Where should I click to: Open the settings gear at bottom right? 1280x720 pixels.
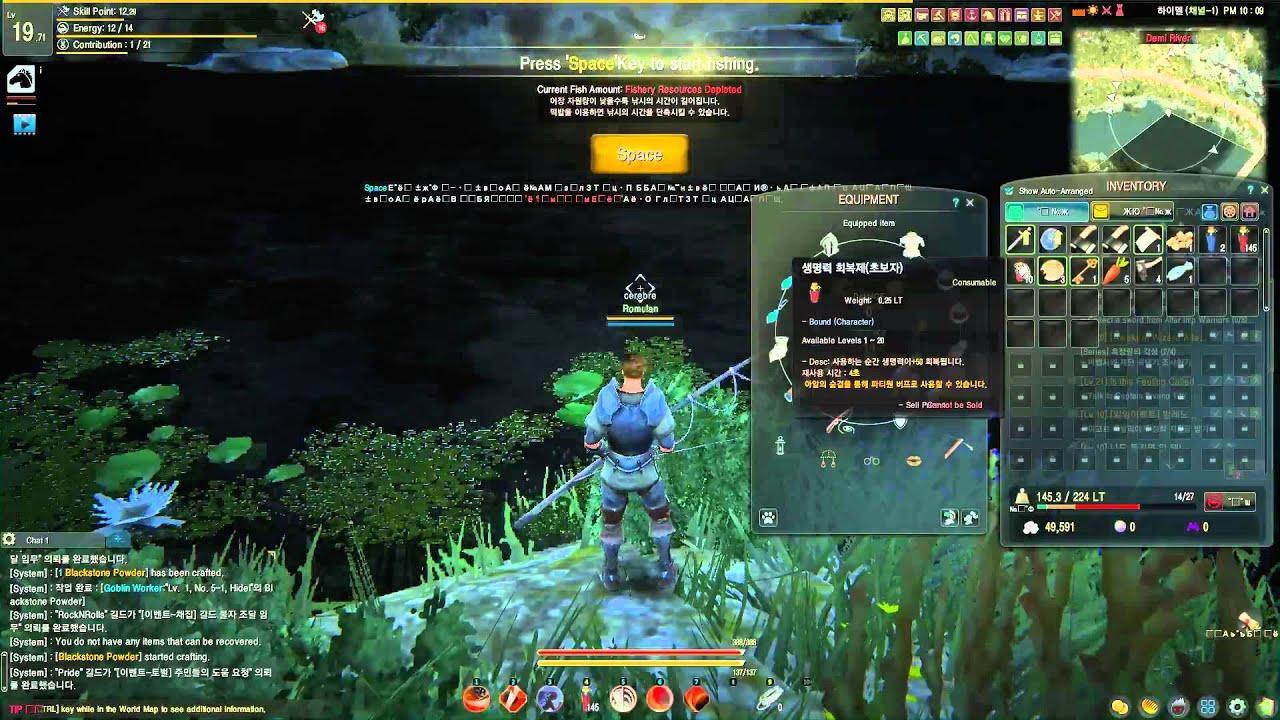tap(1237, 706)
